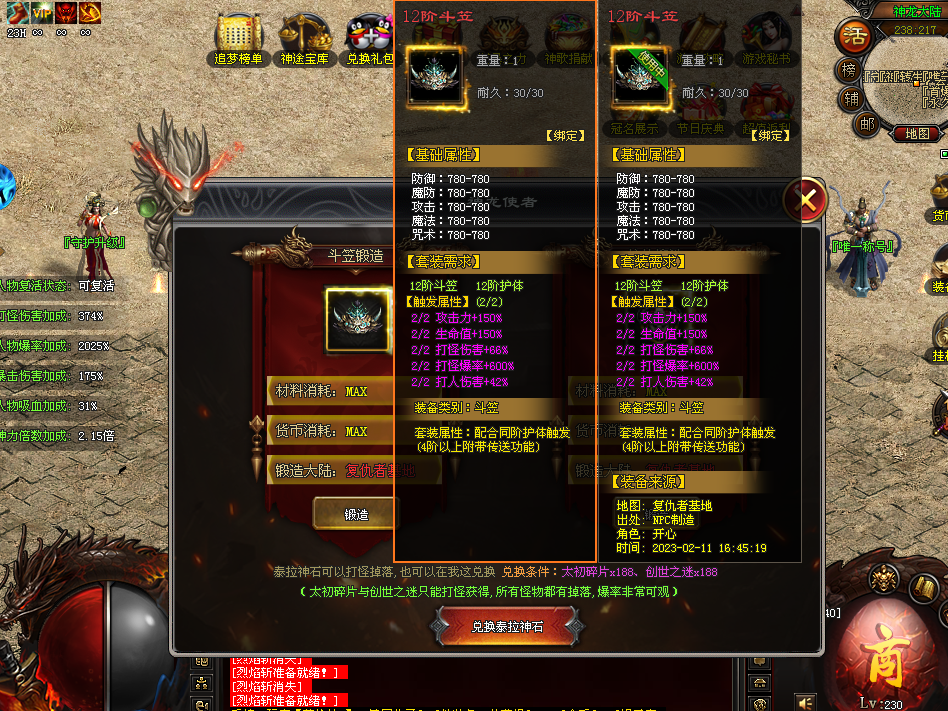Click the 锻造 forge button
The image size is (948, 711).
[x=356, y=514]
